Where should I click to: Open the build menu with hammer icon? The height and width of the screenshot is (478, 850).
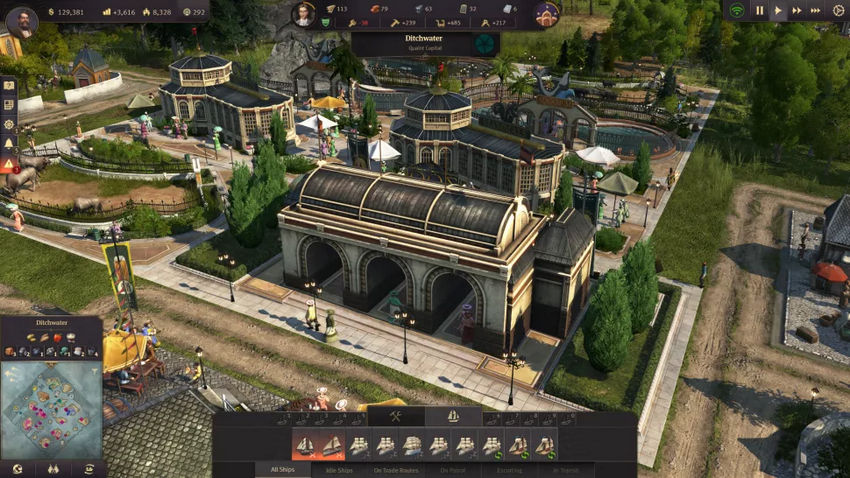(395, 417)
